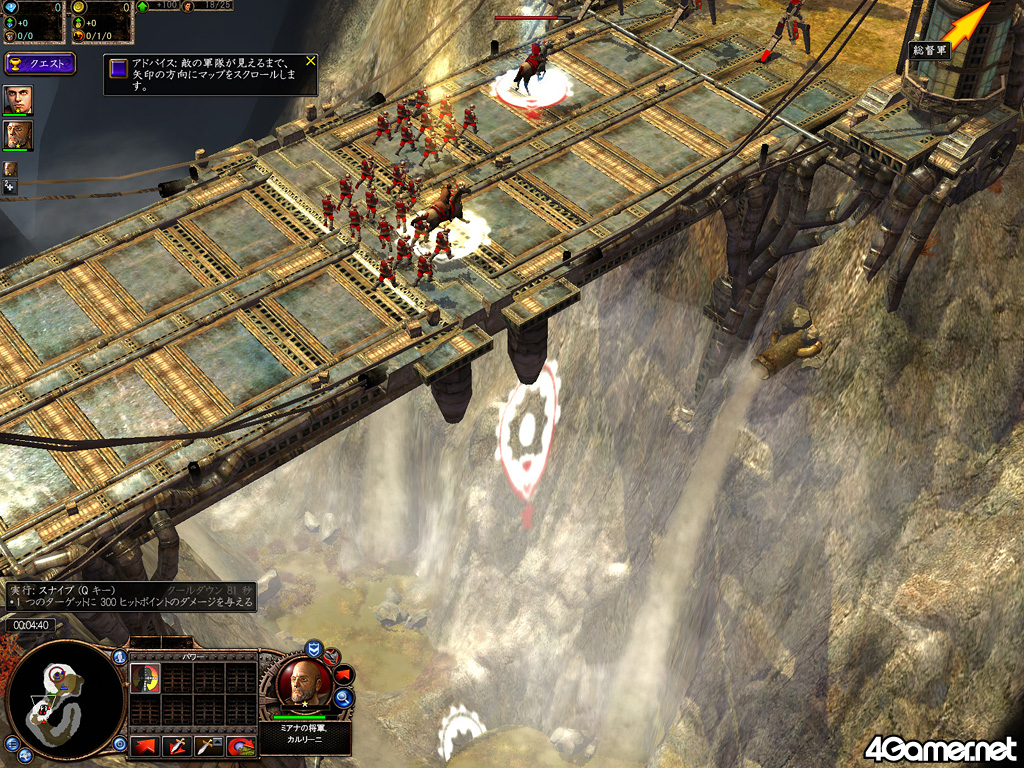
Task: Select the sword attack command with red arrow
Action: pyautogui.click(x=177, y=745)
